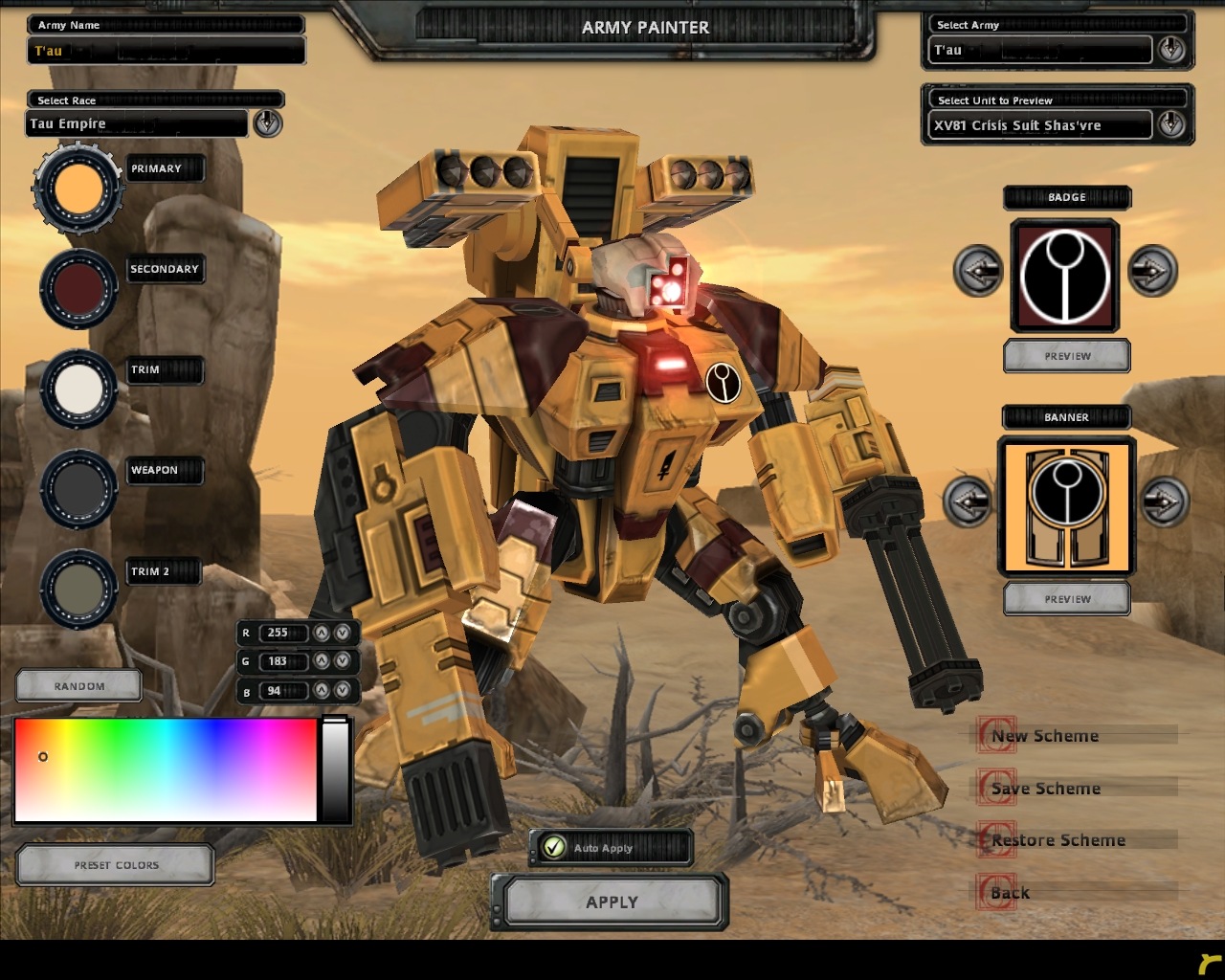Save Scheme to keep this paint job
The image size is (1225, 980).
pyautogui.click(x=1045, y=789)
